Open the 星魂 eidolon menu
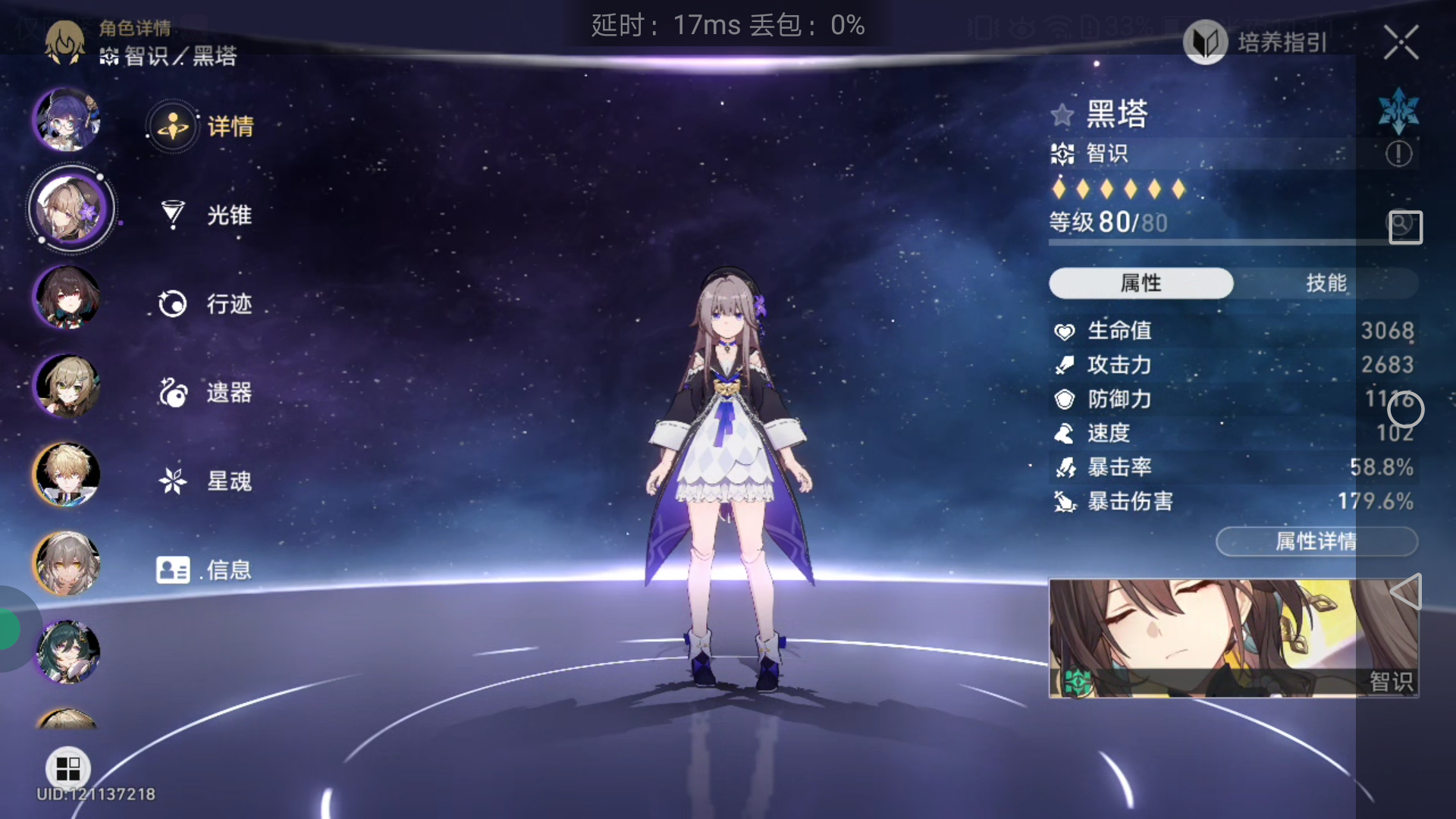The height and width of the screenshot is (819, 1456). pyautogui.click(x=205, y=481)
